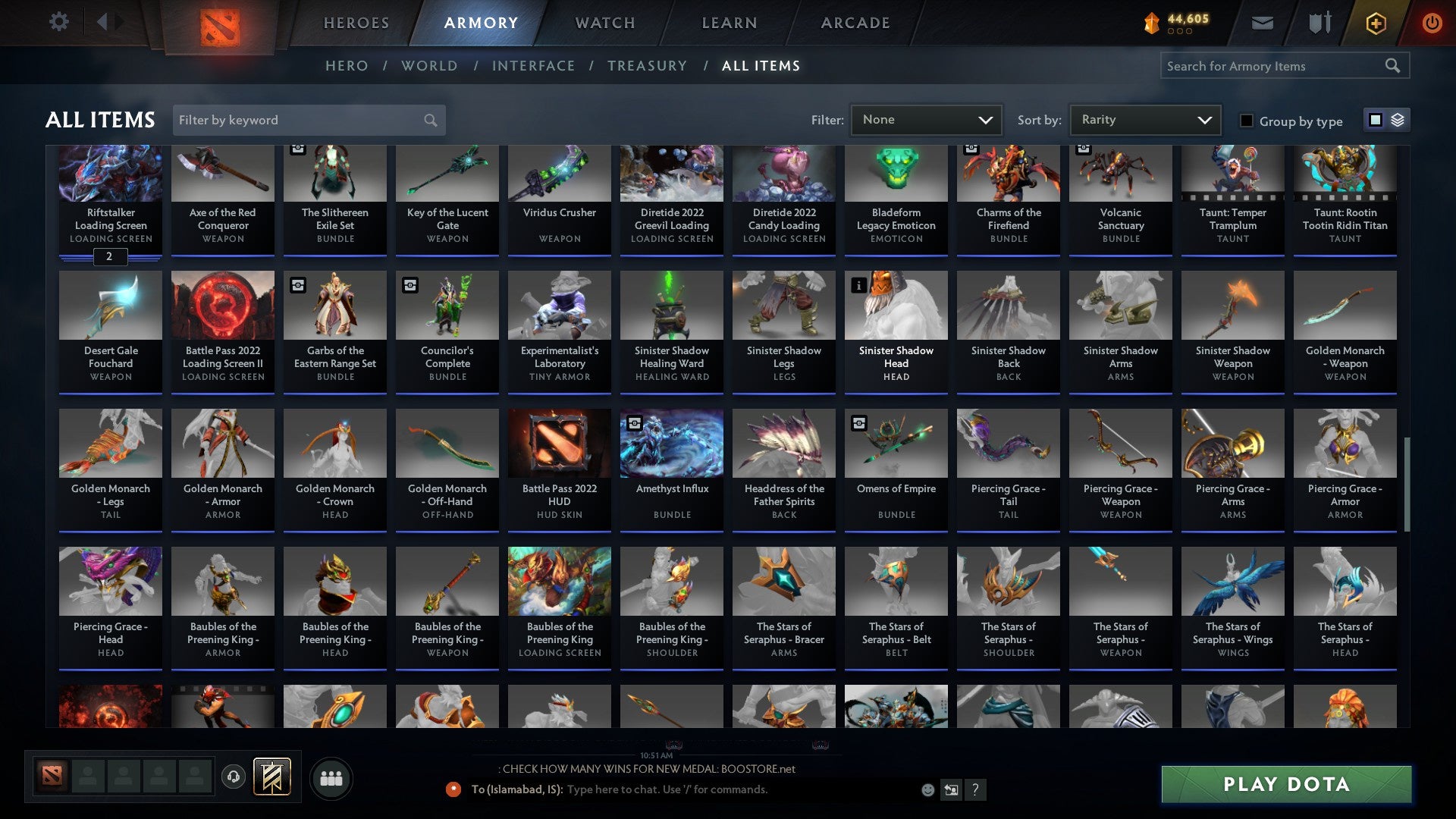
Task: Open the notifications mail icon
Action: [1263, 23]
